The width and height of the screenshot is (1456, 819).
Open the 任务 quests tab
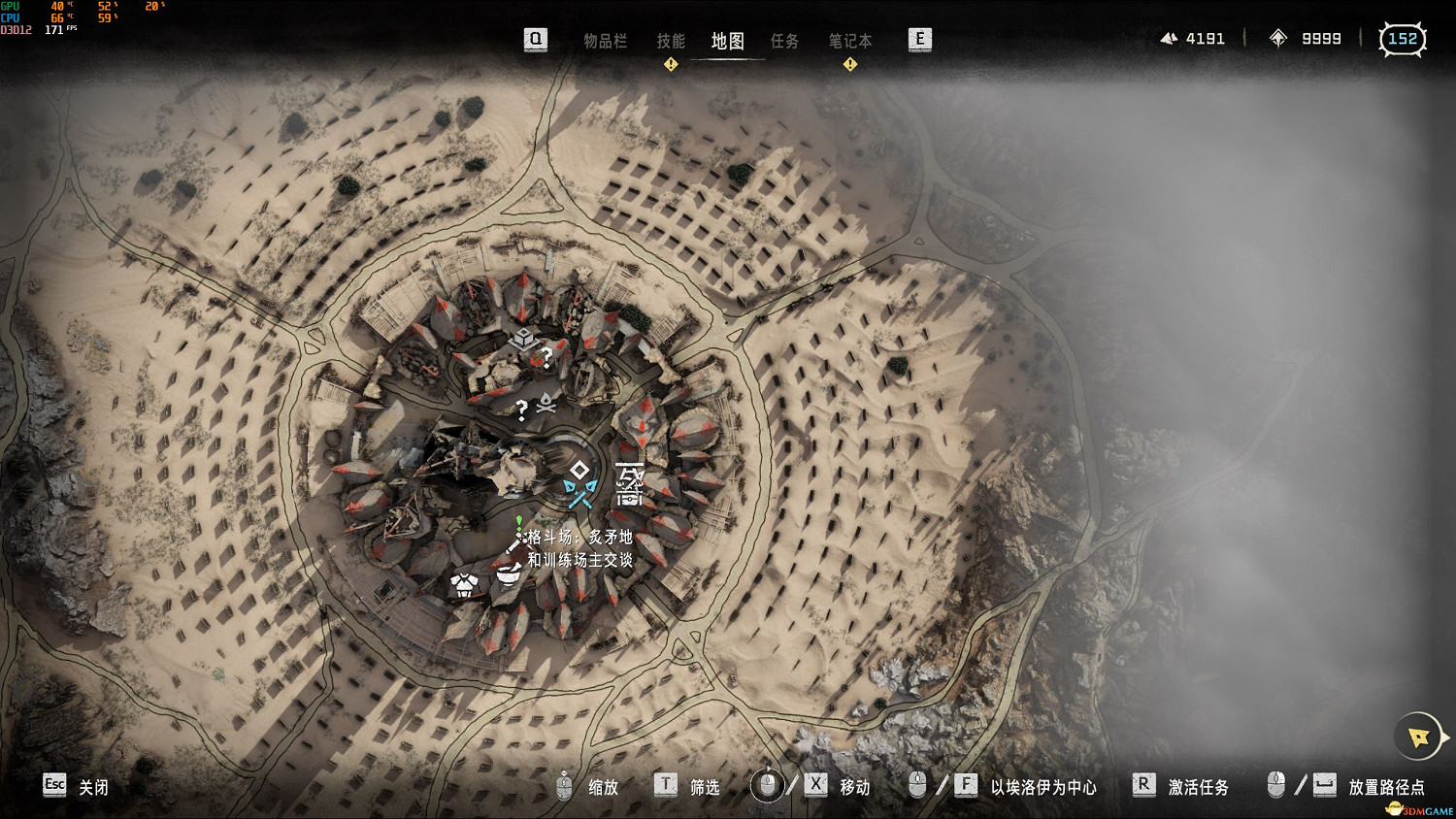784,41
